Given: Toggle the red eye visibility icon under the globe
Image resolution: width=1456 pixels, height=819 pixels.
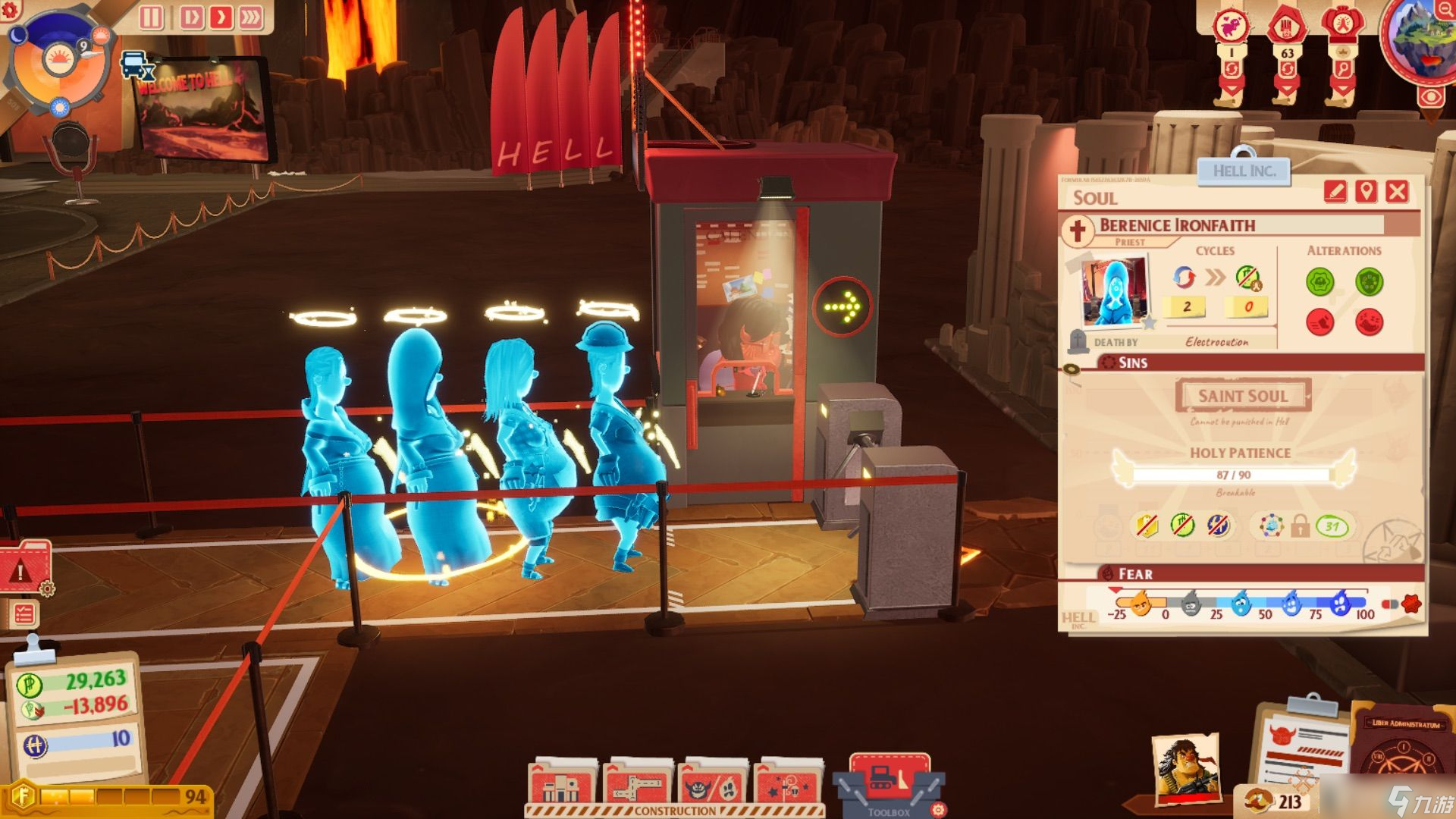Looking at the screenshot, I should 1430,98.
